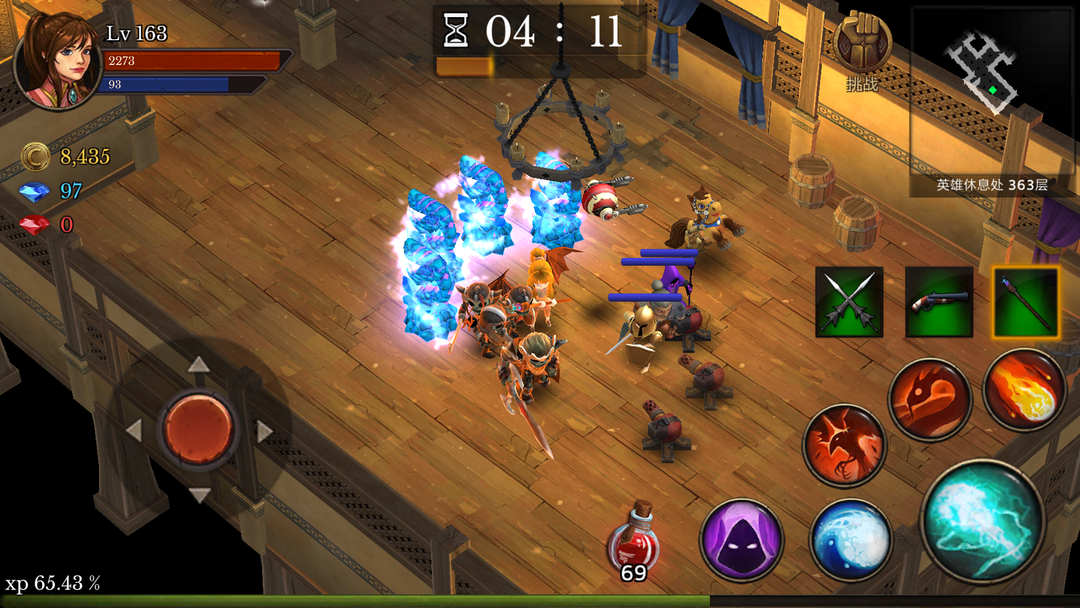Image resolution: width=1080 pixels, height=608 pixels.
Task: Open the heroine portrait character sheet
Action: click(58, 58)
